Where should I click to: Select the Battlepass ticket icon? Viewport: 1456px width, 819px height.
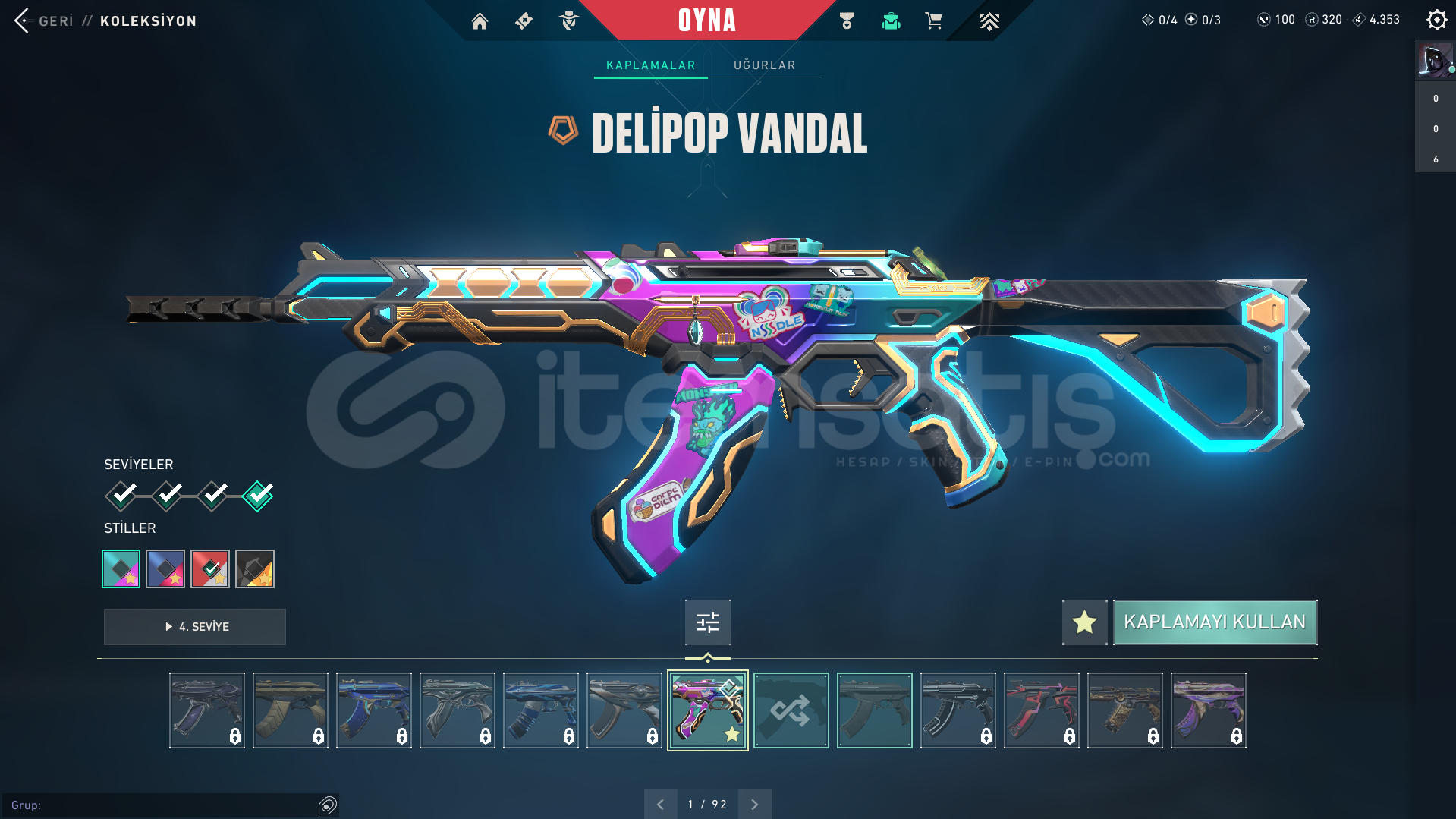click(524, 21)
